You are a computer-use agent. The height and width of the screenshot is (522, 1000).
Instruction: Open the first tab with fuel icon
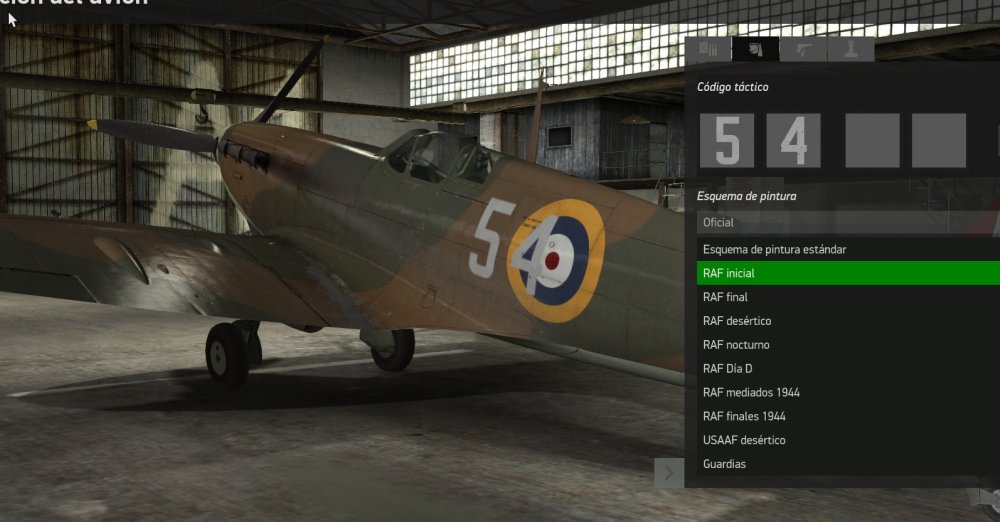click(708, 50)
